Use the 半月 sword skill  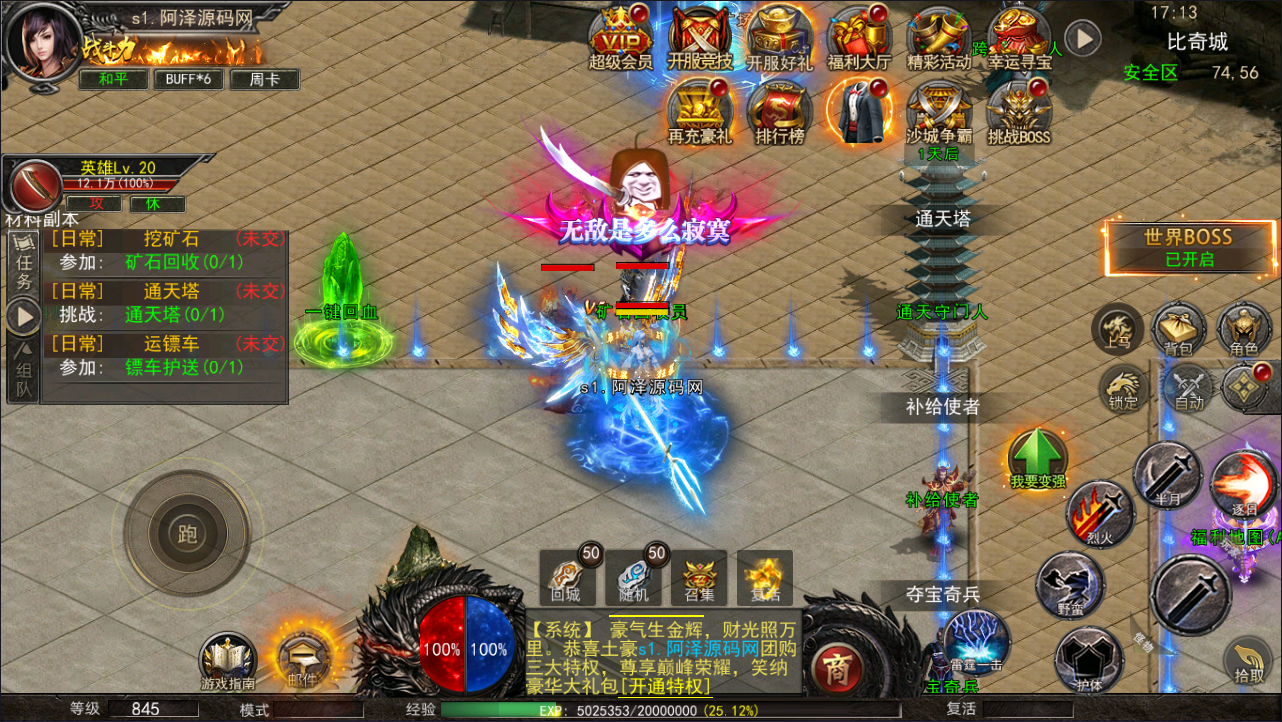(1167, 475)
